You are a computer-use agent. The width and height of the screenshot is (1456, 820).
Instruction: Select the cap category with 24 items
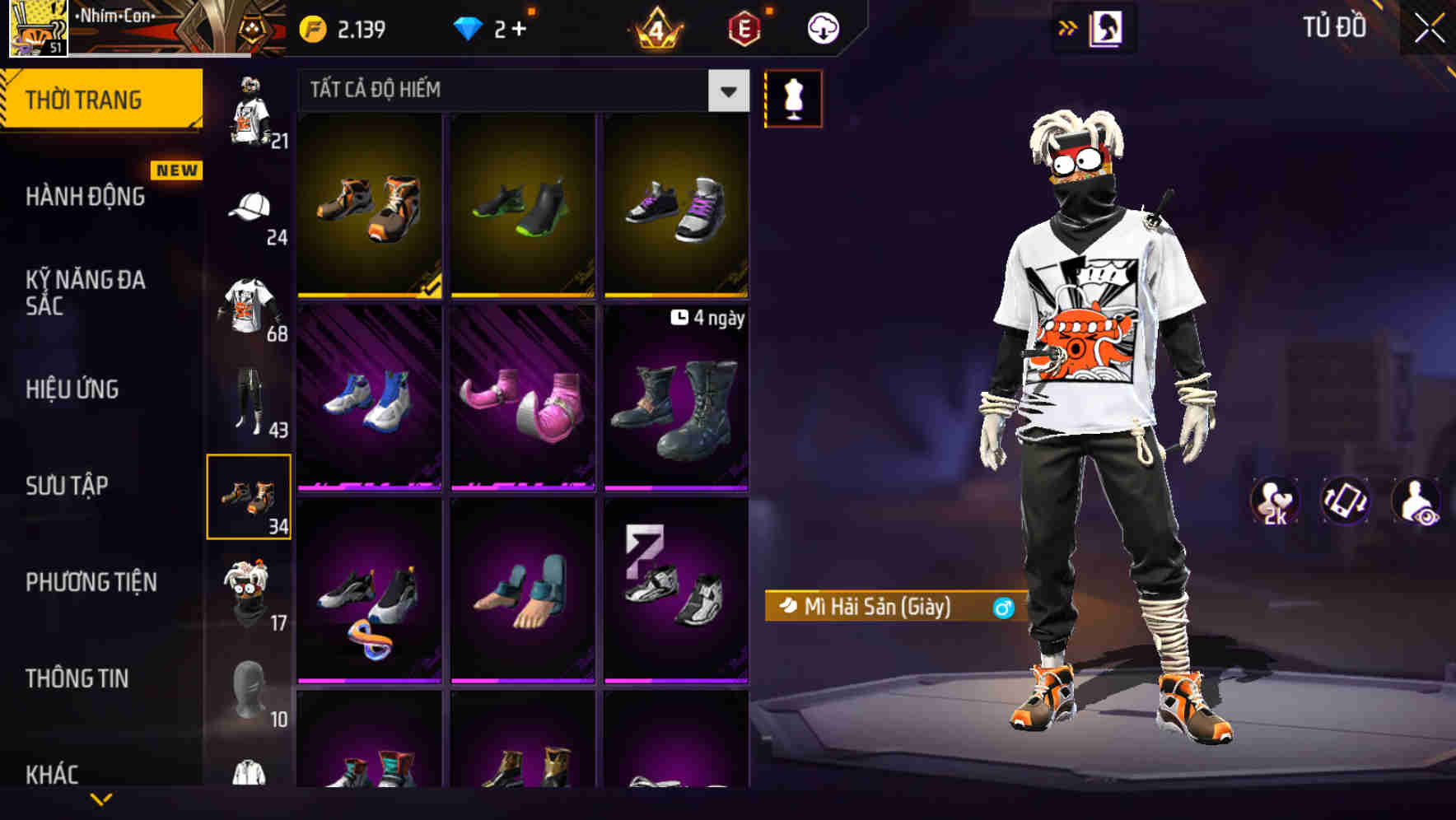click(250, 208)
